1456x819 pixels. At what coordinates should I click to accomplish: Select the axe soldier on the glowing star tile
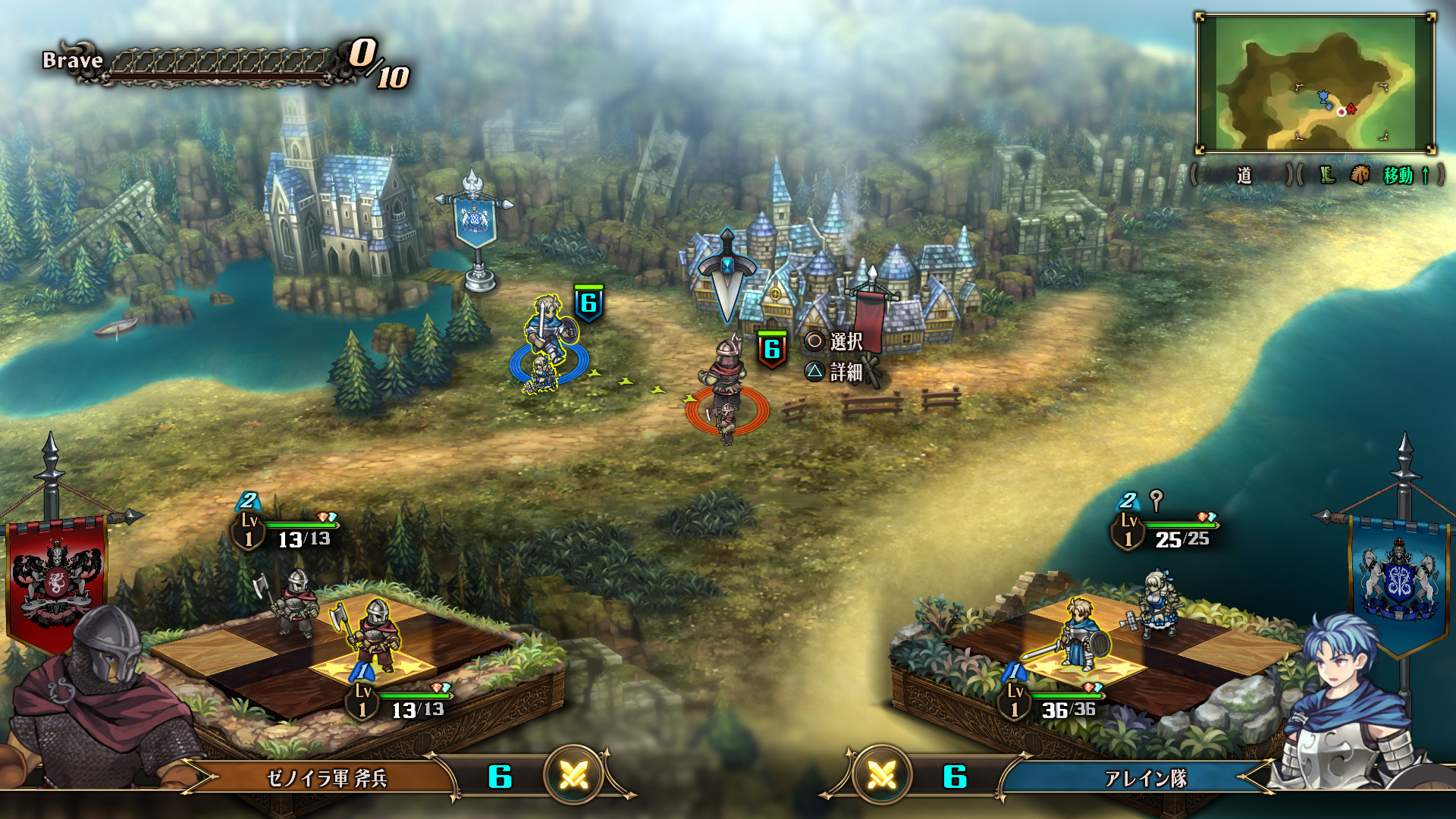pos(375,633)
